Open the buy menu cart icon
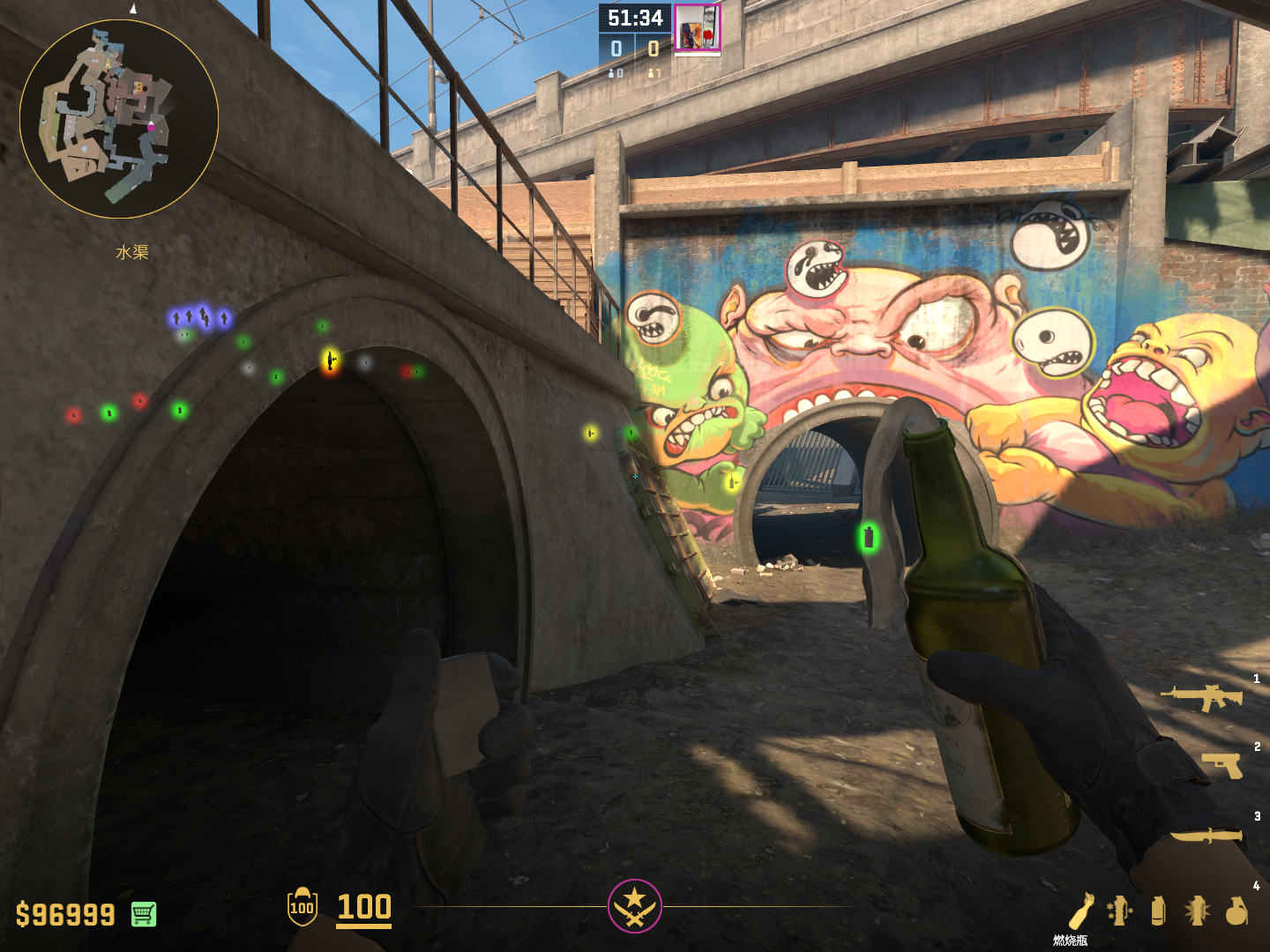Image resolution: width=1270 pixels, height=952 pixels. point(144,914)
